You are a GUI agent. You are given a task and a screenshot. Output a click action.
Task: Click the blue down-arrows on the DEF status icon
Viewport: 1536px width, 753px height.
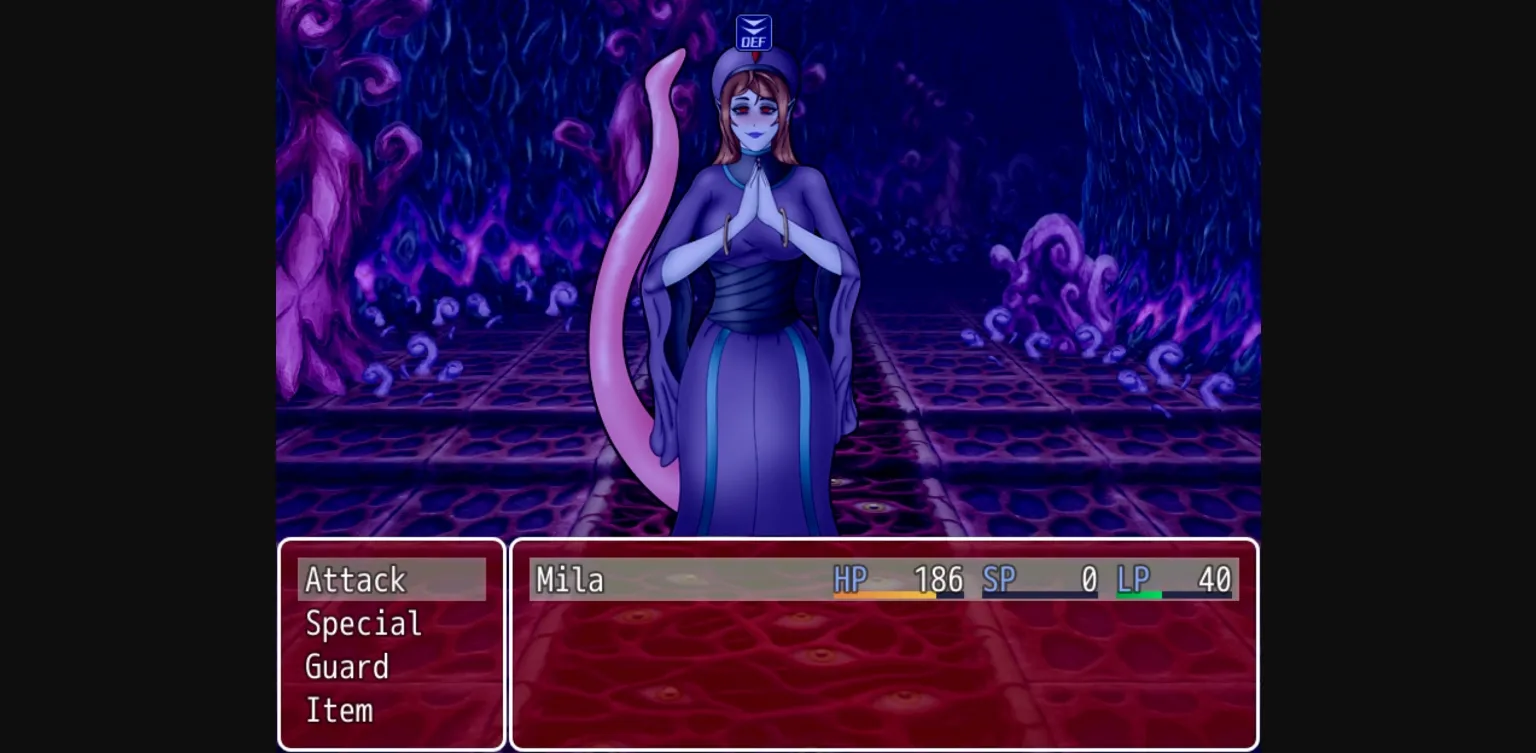tap(752, 26)
